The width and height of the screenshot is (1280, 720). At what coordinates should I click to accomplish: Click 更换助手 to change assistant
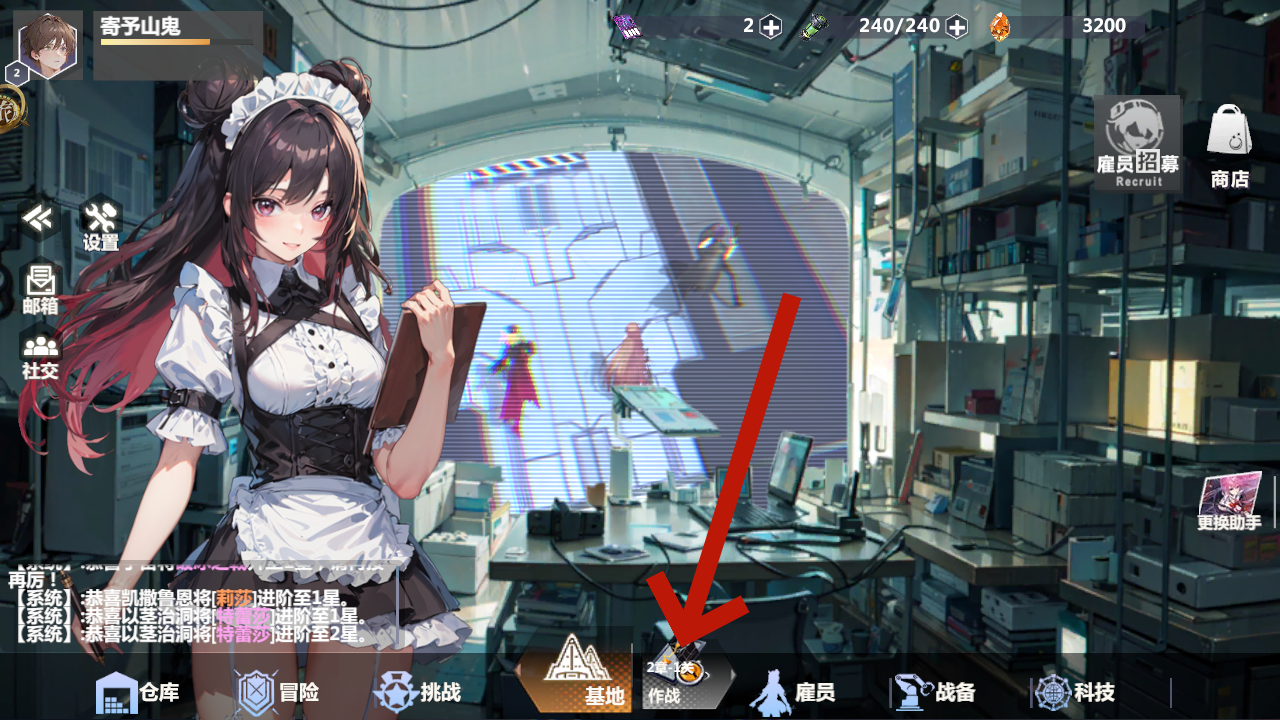point(1229,500)
